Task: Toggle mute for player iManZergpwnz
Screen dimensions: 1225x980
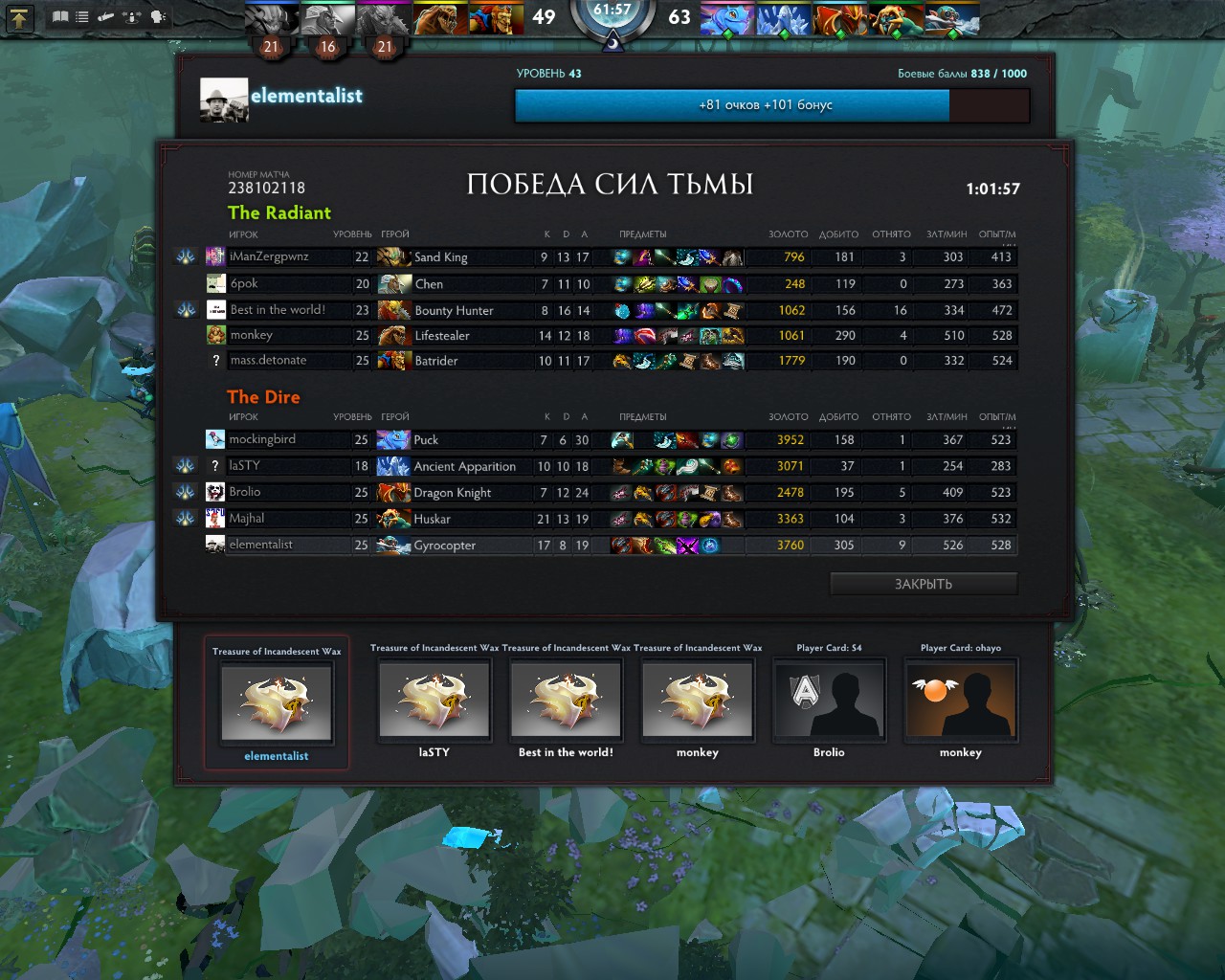Action: point(187,256)
